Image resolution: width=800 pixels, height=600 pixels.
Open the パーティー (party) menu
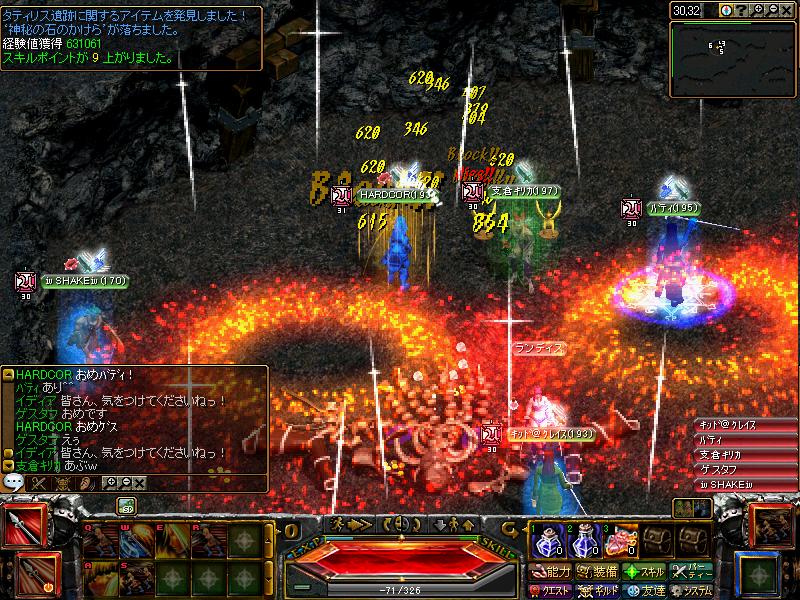pos(693,571)
